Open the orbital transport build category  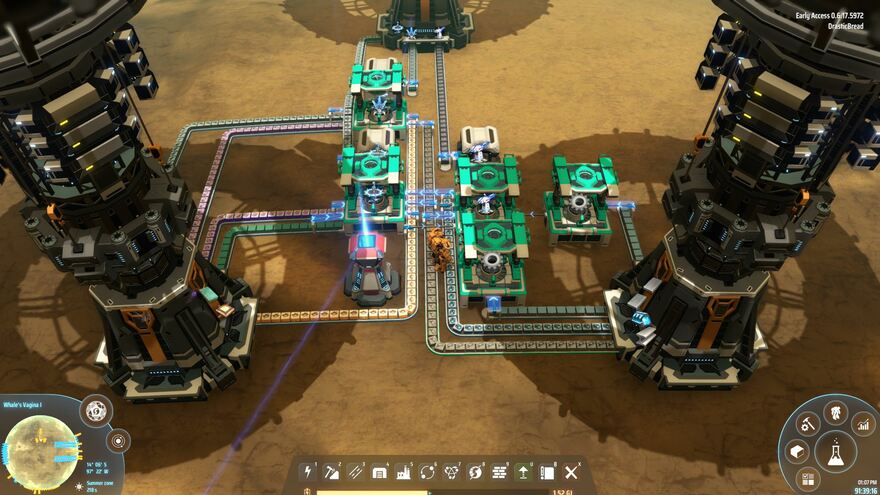[x=428, y=471]
